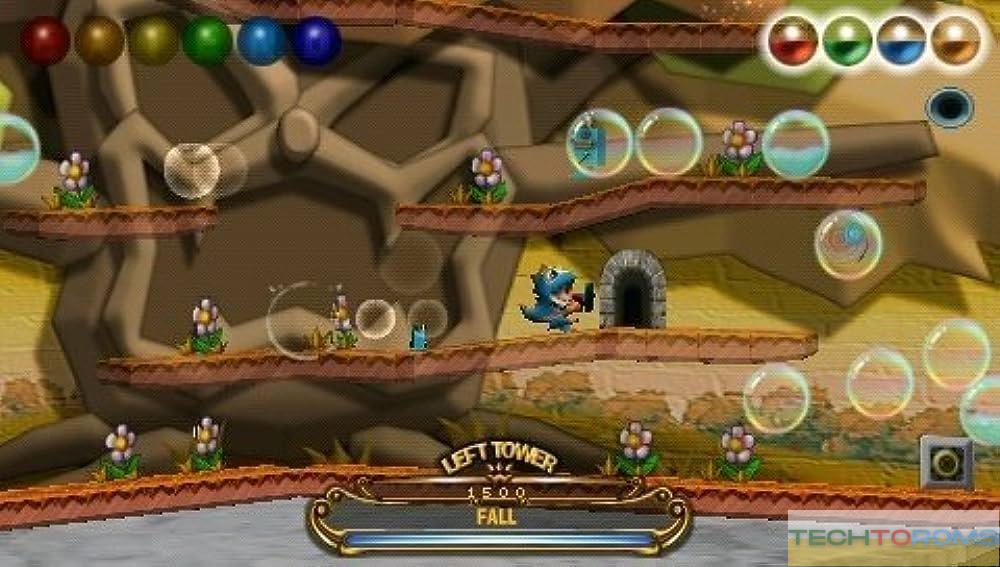Select the light blue orb at top left
This screenshot has height=567, width=1000.
[x=262, y=41]
